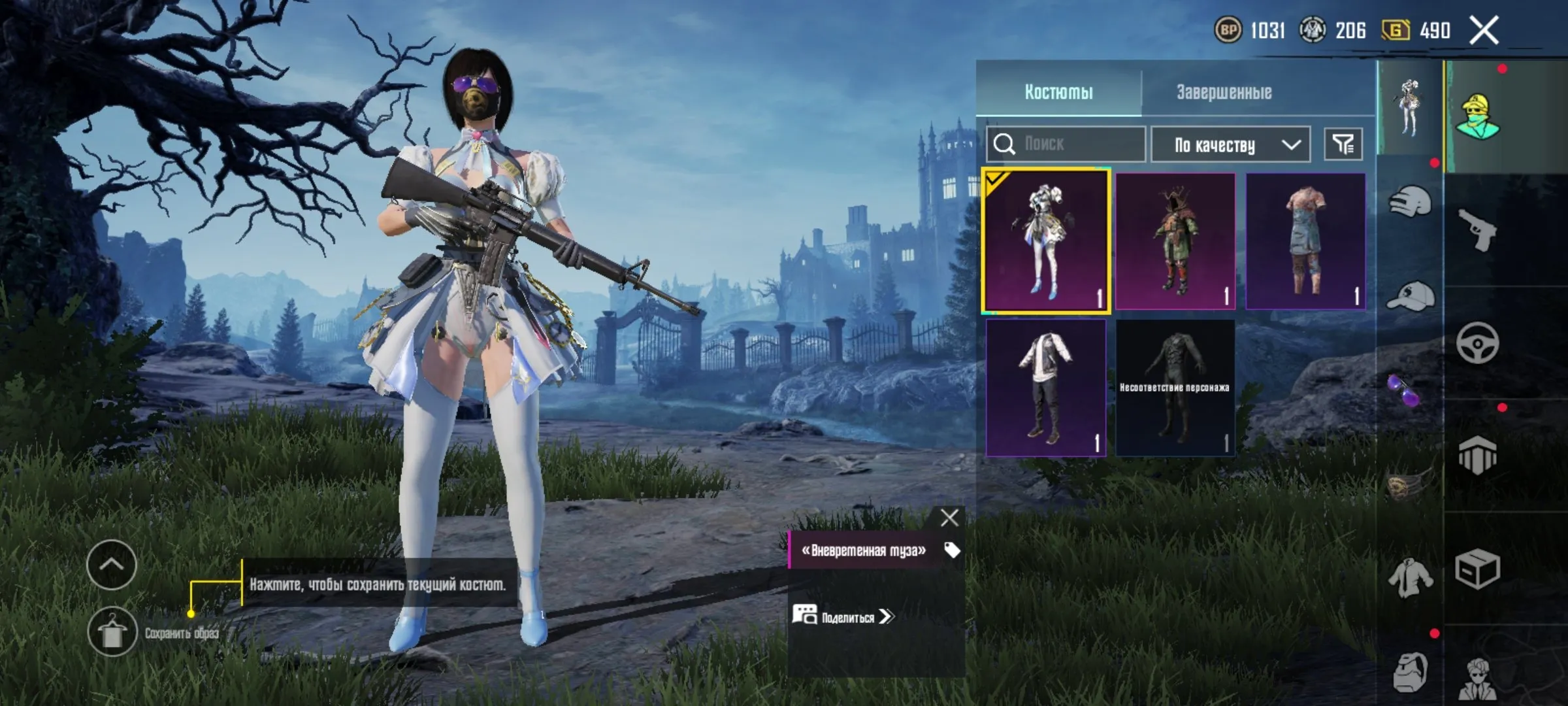Expand the up-arrow circle button
The width and height of the screenshot is (1568, 706).
click(112, 565)
